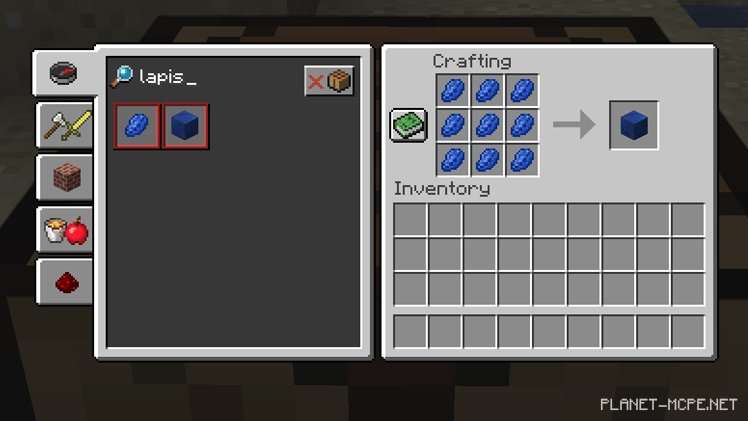This screenshot has width=748, height=421.
Task: Take the lapis block from output slot
Action: (x=634, y=125)
